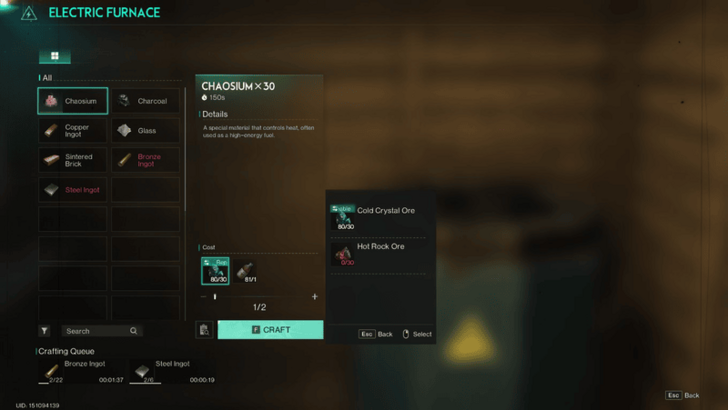Open the Sintered Brick recipe

72,160
